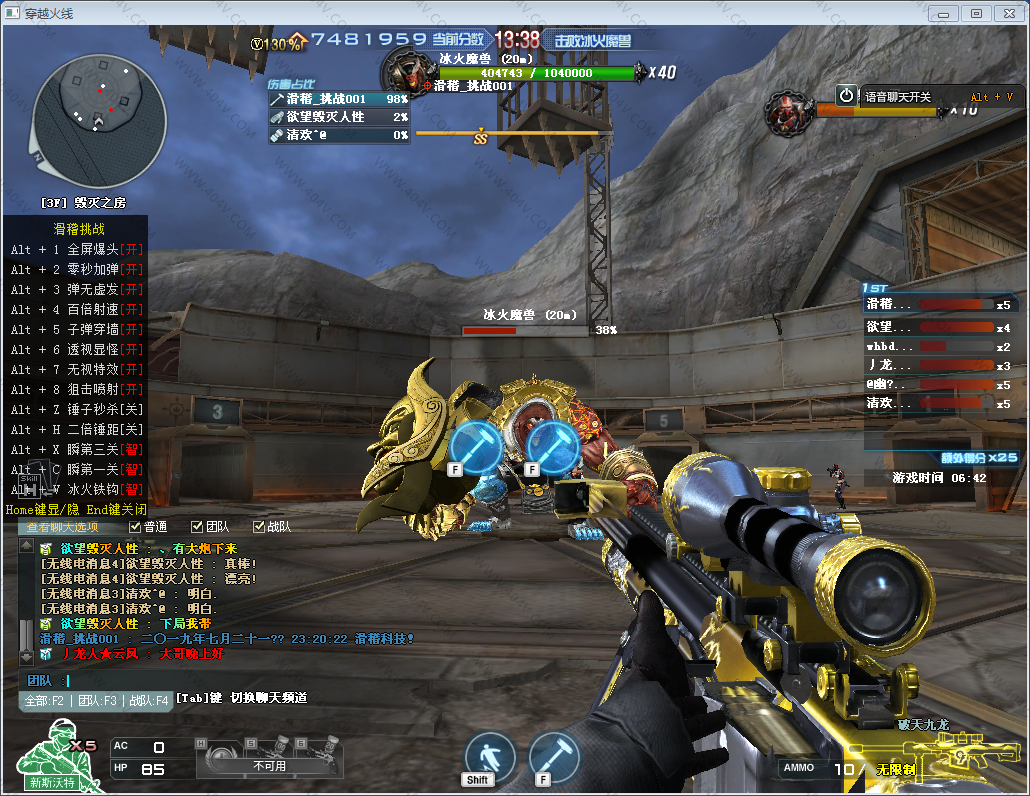The image size is (1030, 796).
Task: Minimize the game window
Action: tap(945, 13)
